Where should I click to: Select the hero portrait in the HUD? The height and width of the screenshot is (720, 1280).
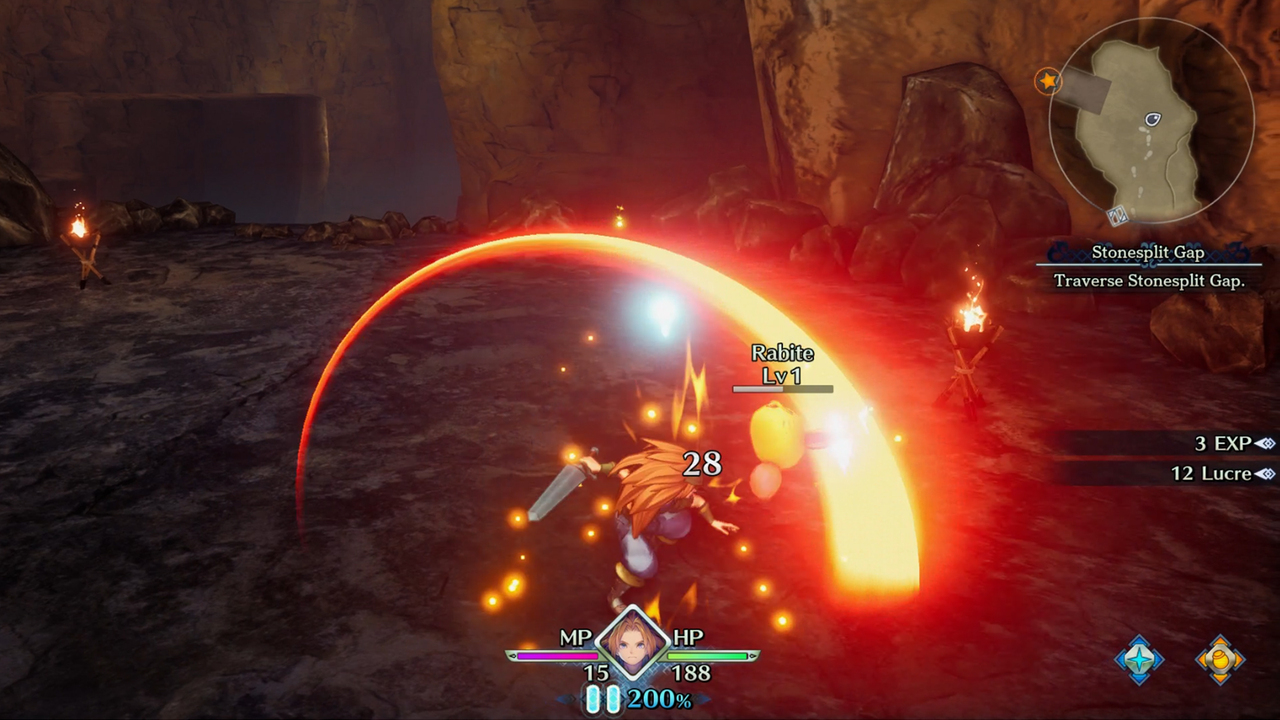pyautogui.click(x=632, y=645)
